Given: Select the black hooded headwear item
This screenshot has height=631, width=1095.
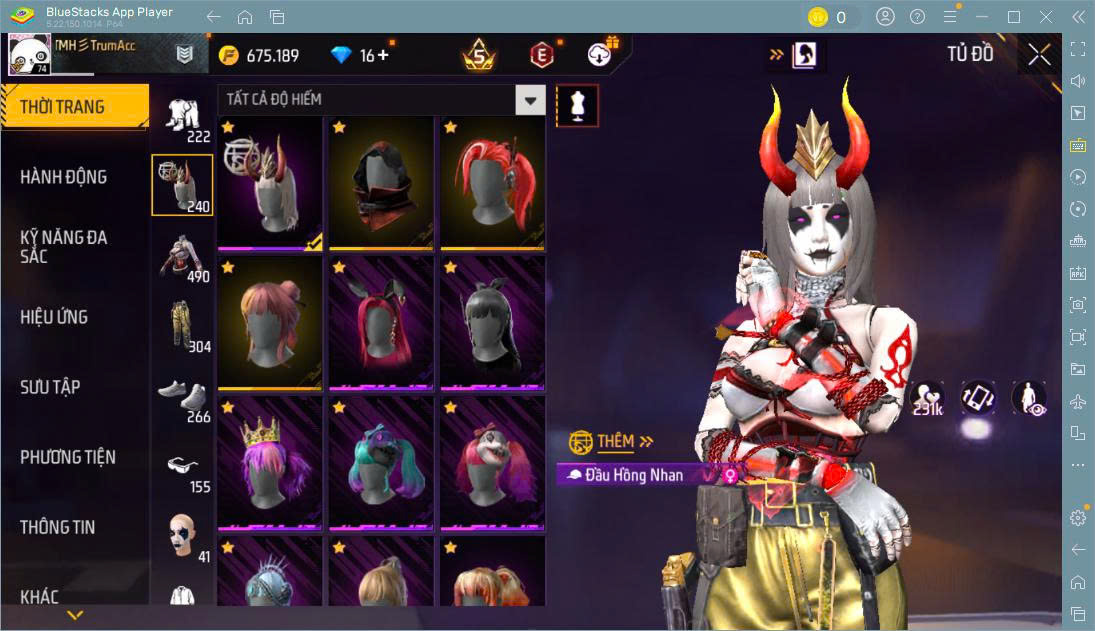Looking at the screenshot, I should click(x=381, y=183).
